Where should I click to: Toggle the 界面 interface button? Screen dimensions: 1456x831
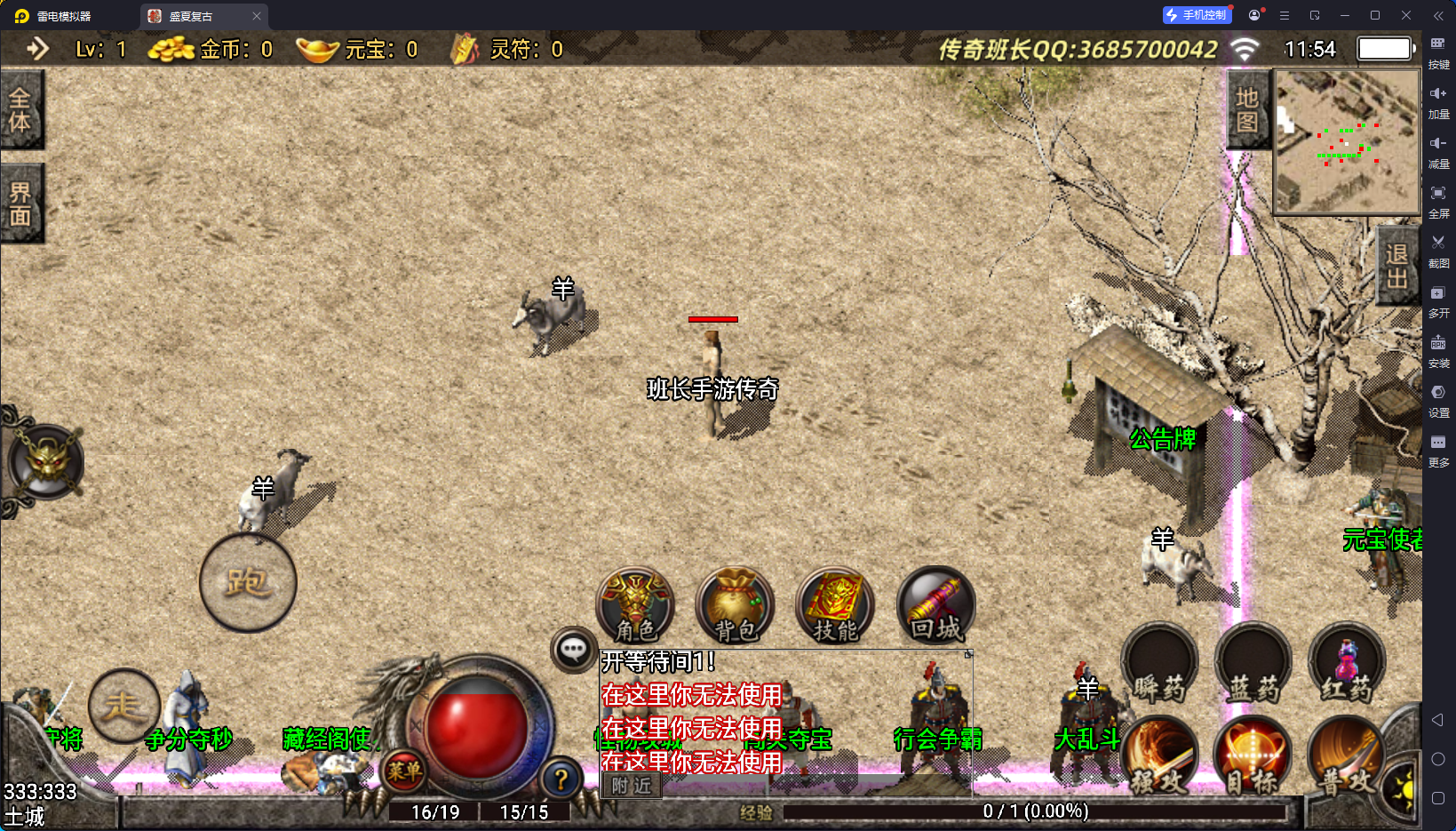[x=20, y=204]
